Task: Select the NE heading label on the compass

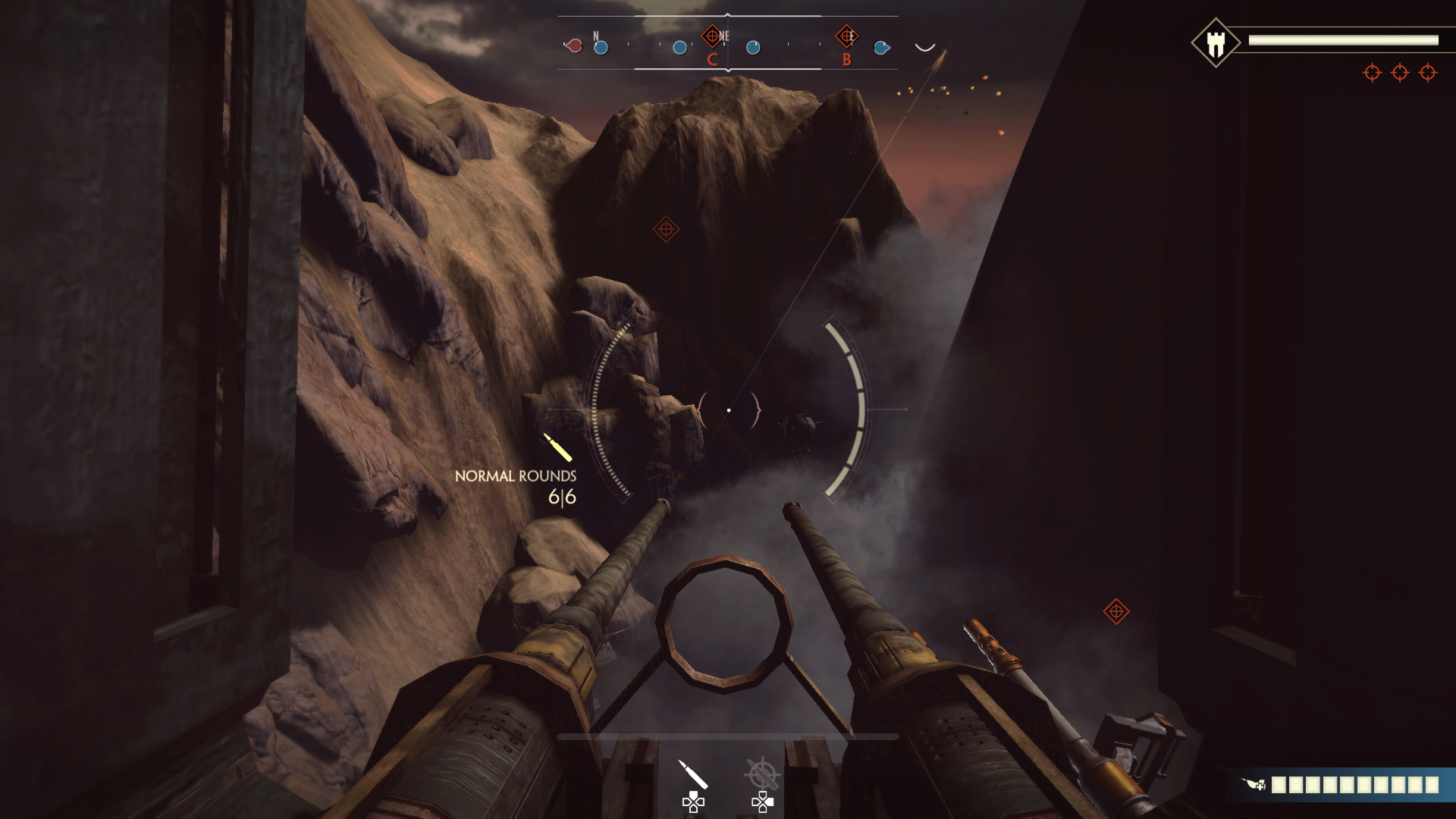Action: coord(725,36)
